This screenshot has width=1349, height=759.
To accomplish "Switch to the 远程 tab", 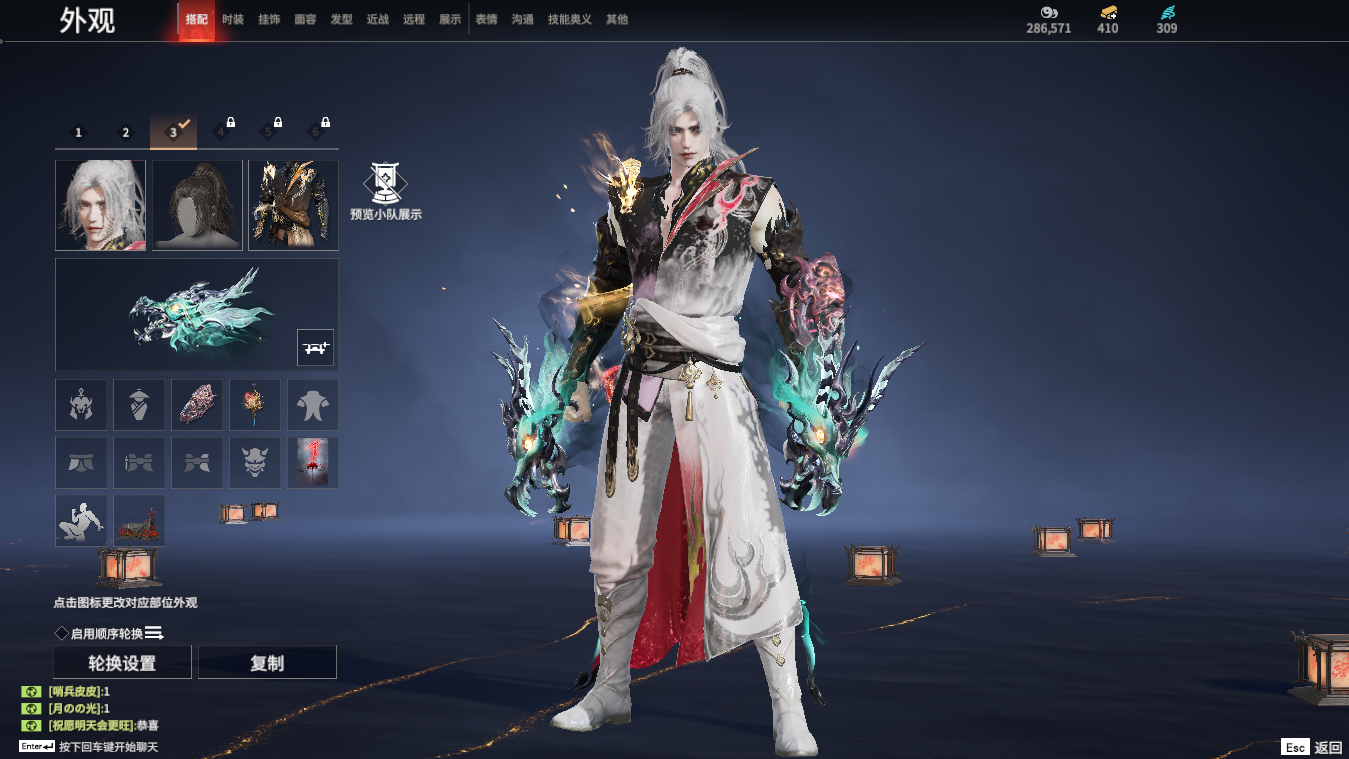I will (413, 19).
